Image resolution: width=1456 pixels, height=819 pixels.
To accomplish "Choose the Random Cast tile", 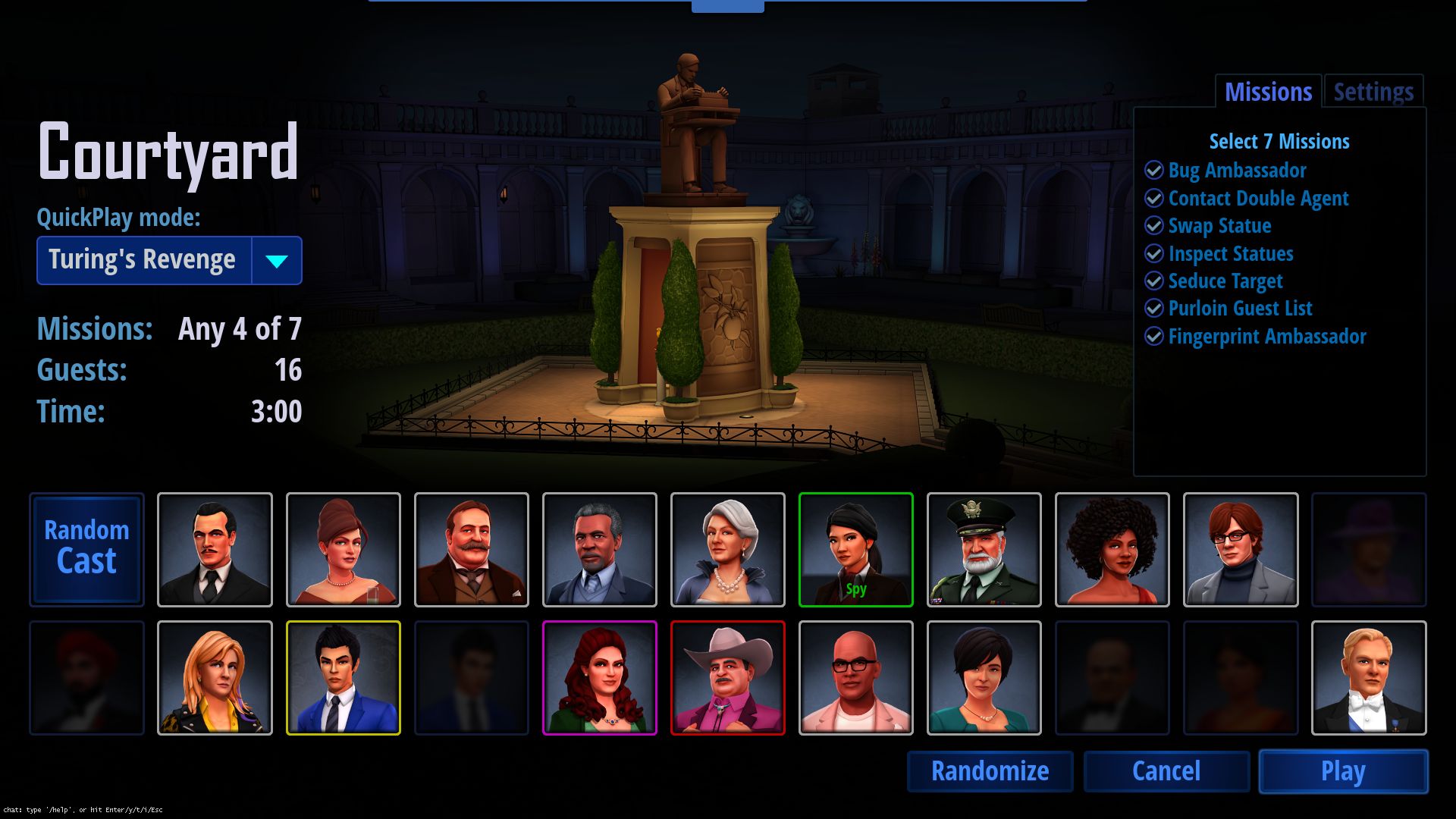I will coord(86,549).
